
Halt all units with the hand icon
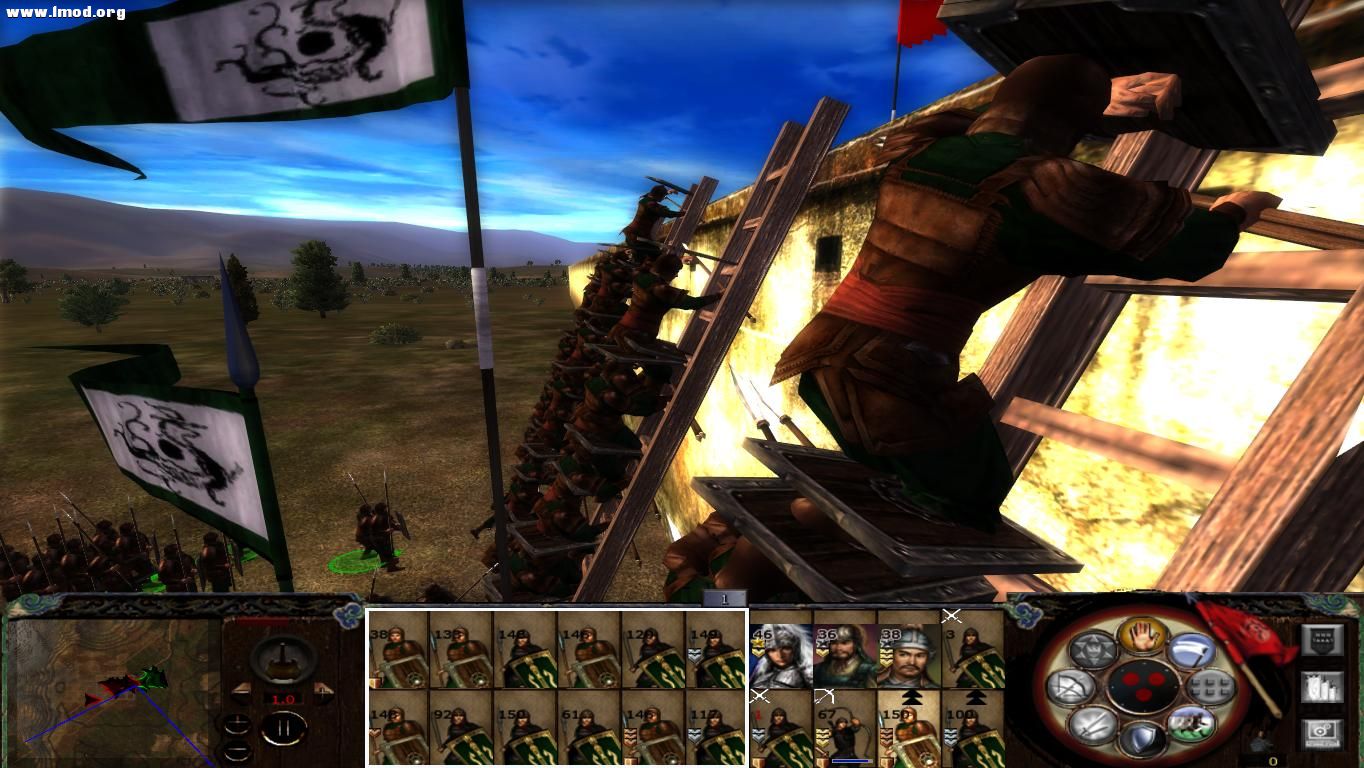pos(1142,638)
